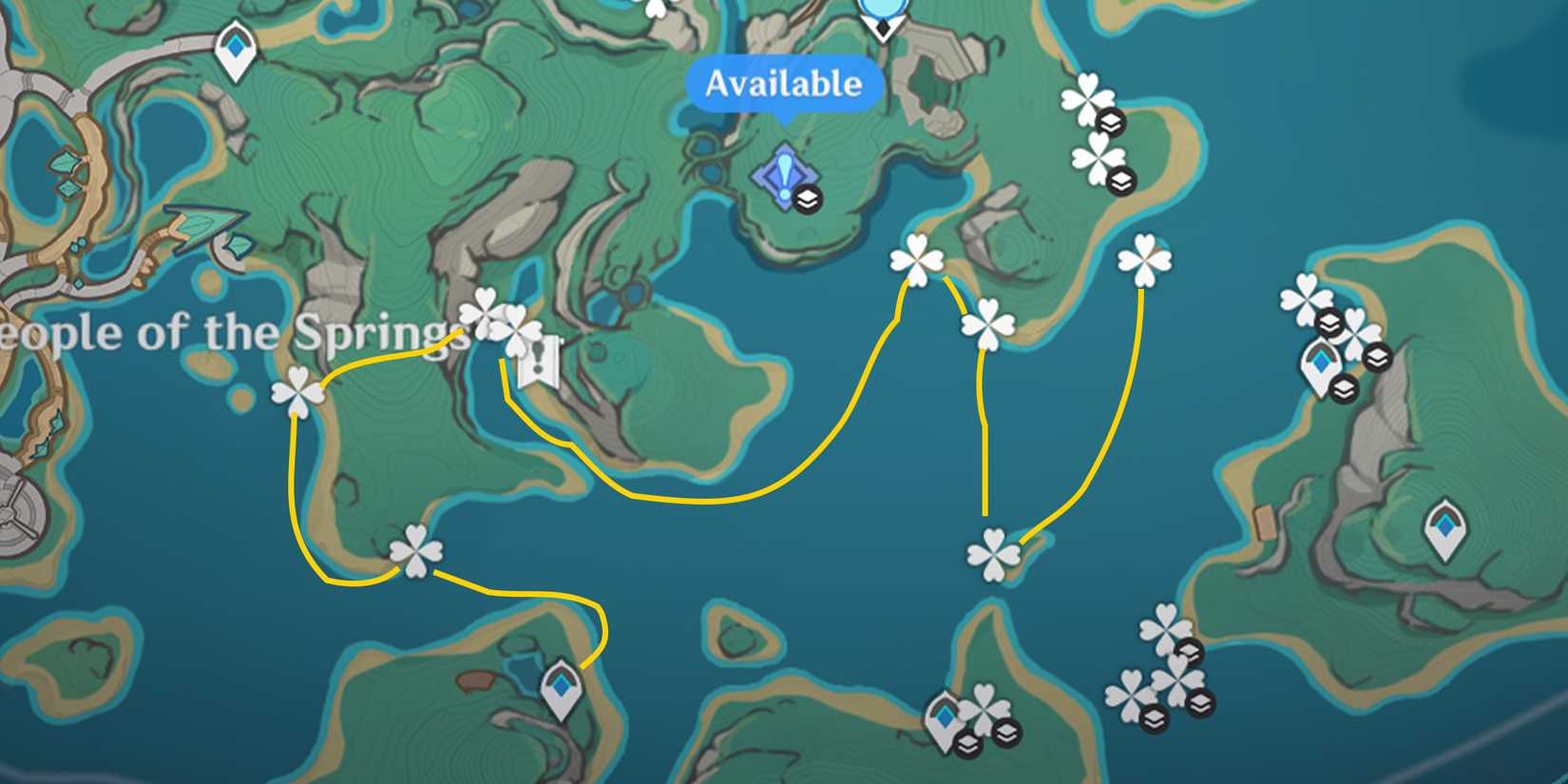
Task: Select the black map pin at the top edge
Action: (882, 27)
